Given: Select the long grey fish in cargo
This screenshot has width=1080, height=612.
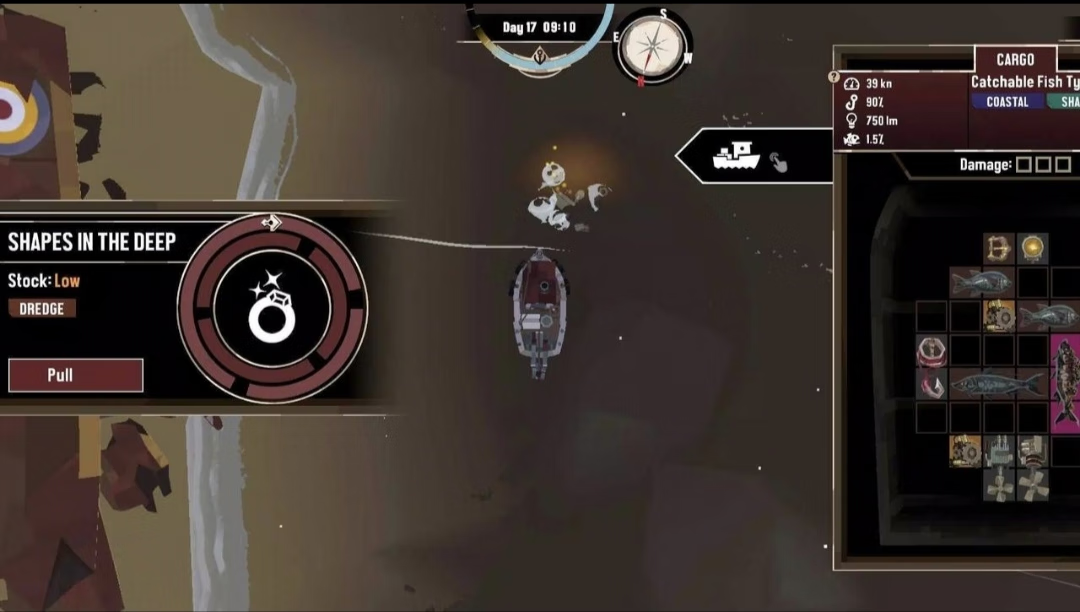Looking at the screenshot, I should click(x=998, y=383).
